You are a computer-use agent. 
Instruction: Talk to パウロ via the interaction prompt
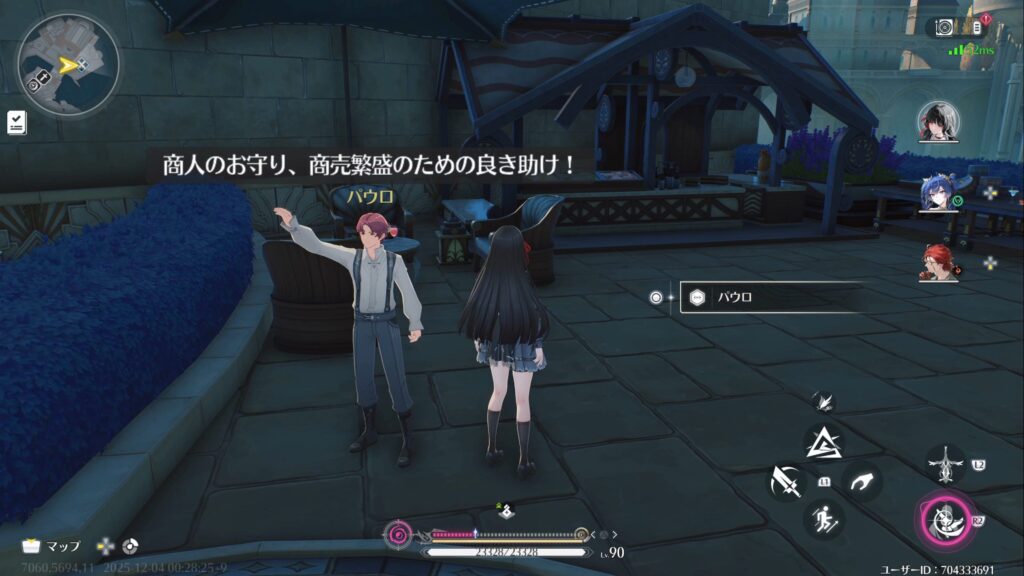(770, 297)
